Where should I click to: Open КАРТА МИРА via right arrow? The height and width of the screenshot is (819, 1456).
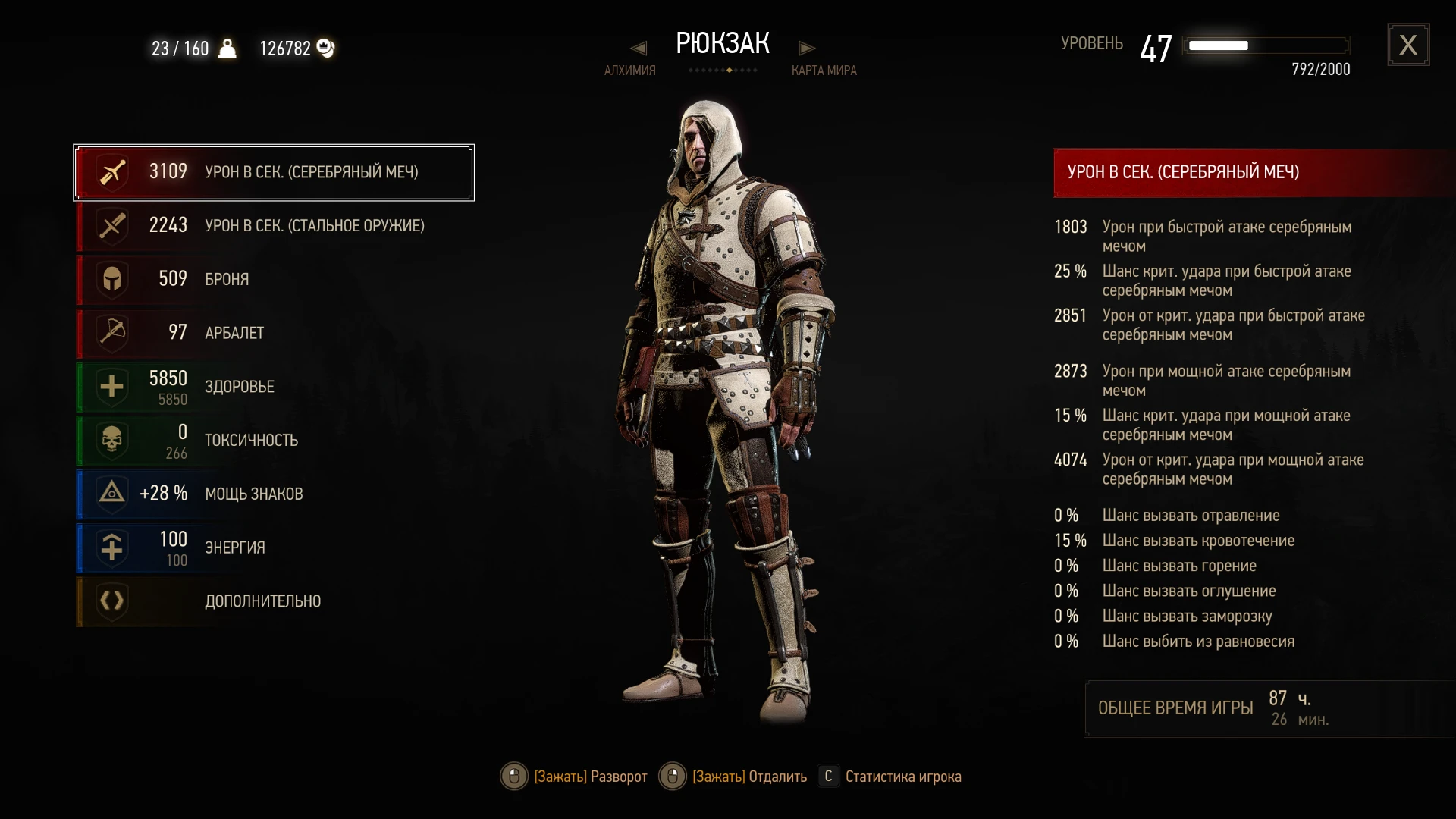coord(807,48)
